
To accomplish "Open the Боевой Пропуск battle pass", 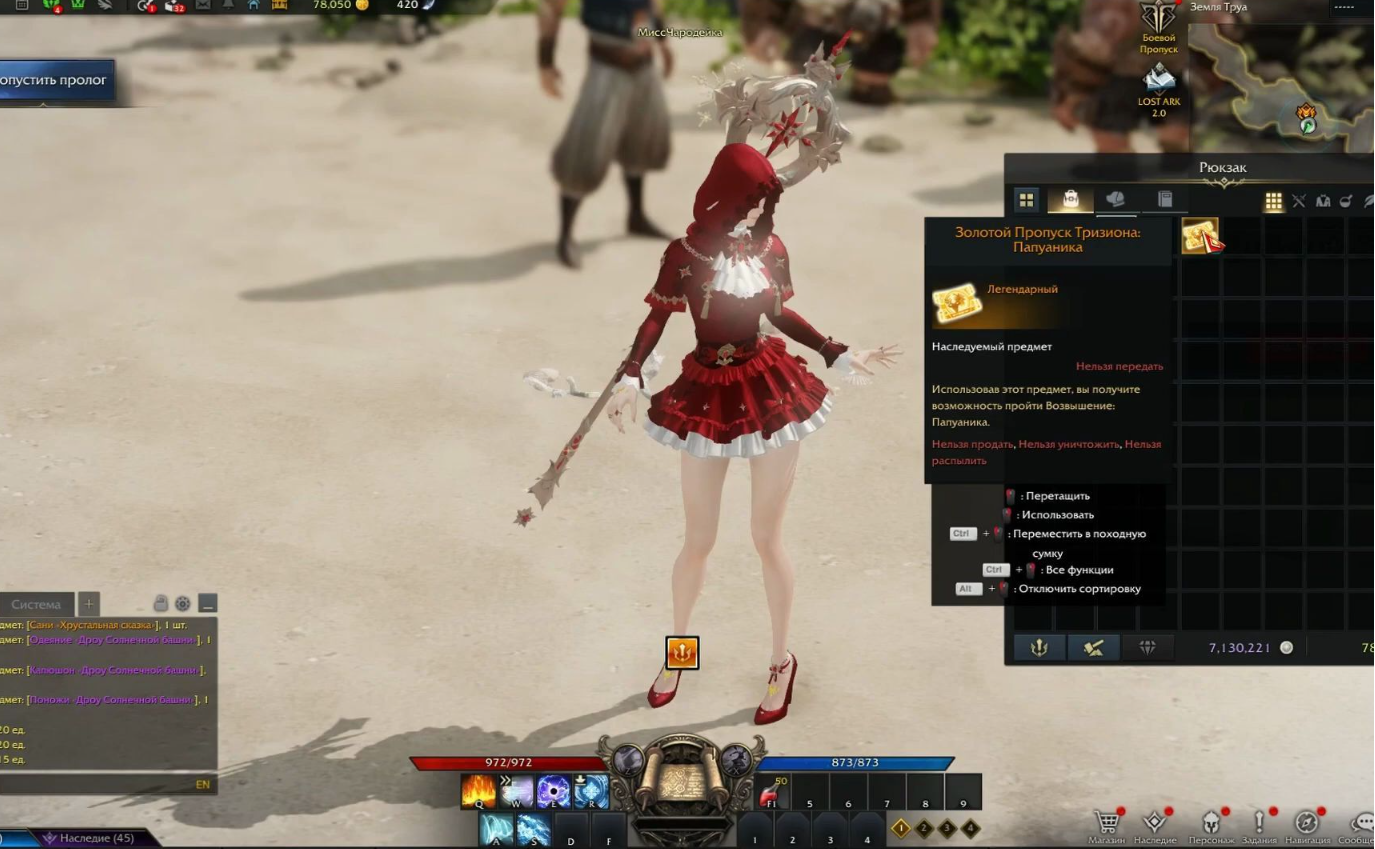I will pos(1159,27).
